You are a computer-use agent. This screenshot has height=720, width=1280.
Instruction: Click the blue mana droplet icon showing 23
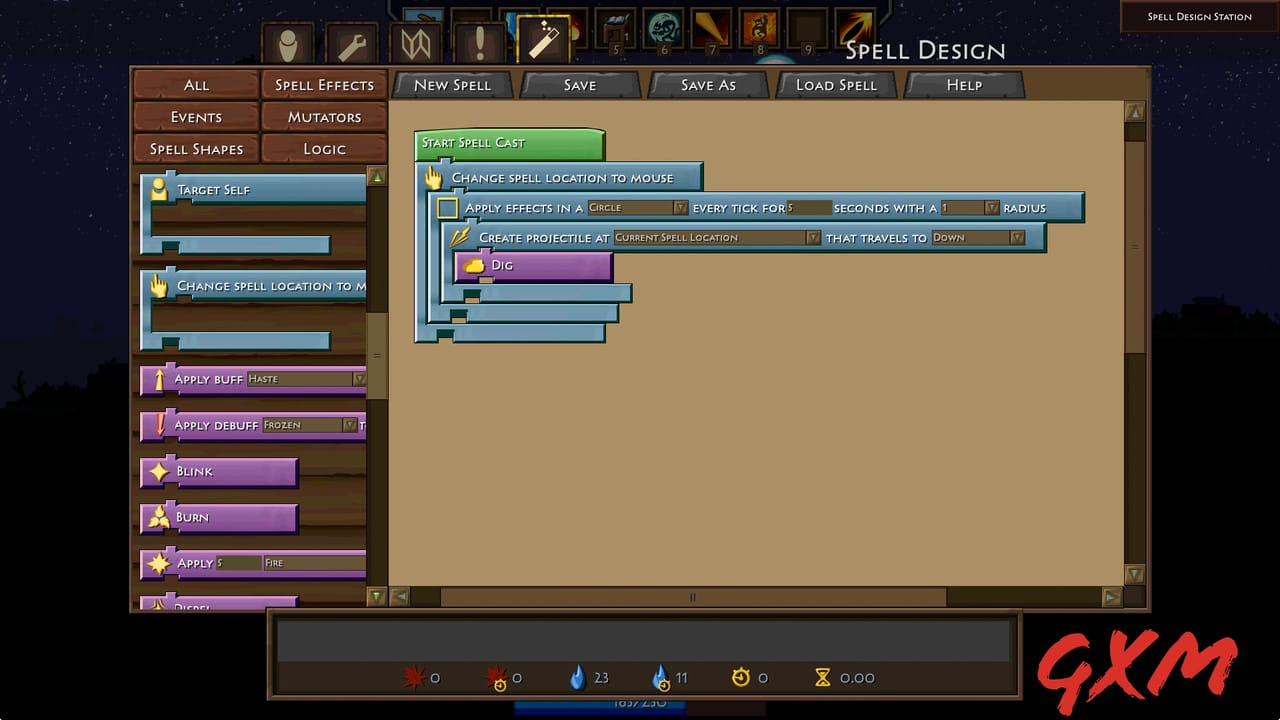[x=580, y=678]
